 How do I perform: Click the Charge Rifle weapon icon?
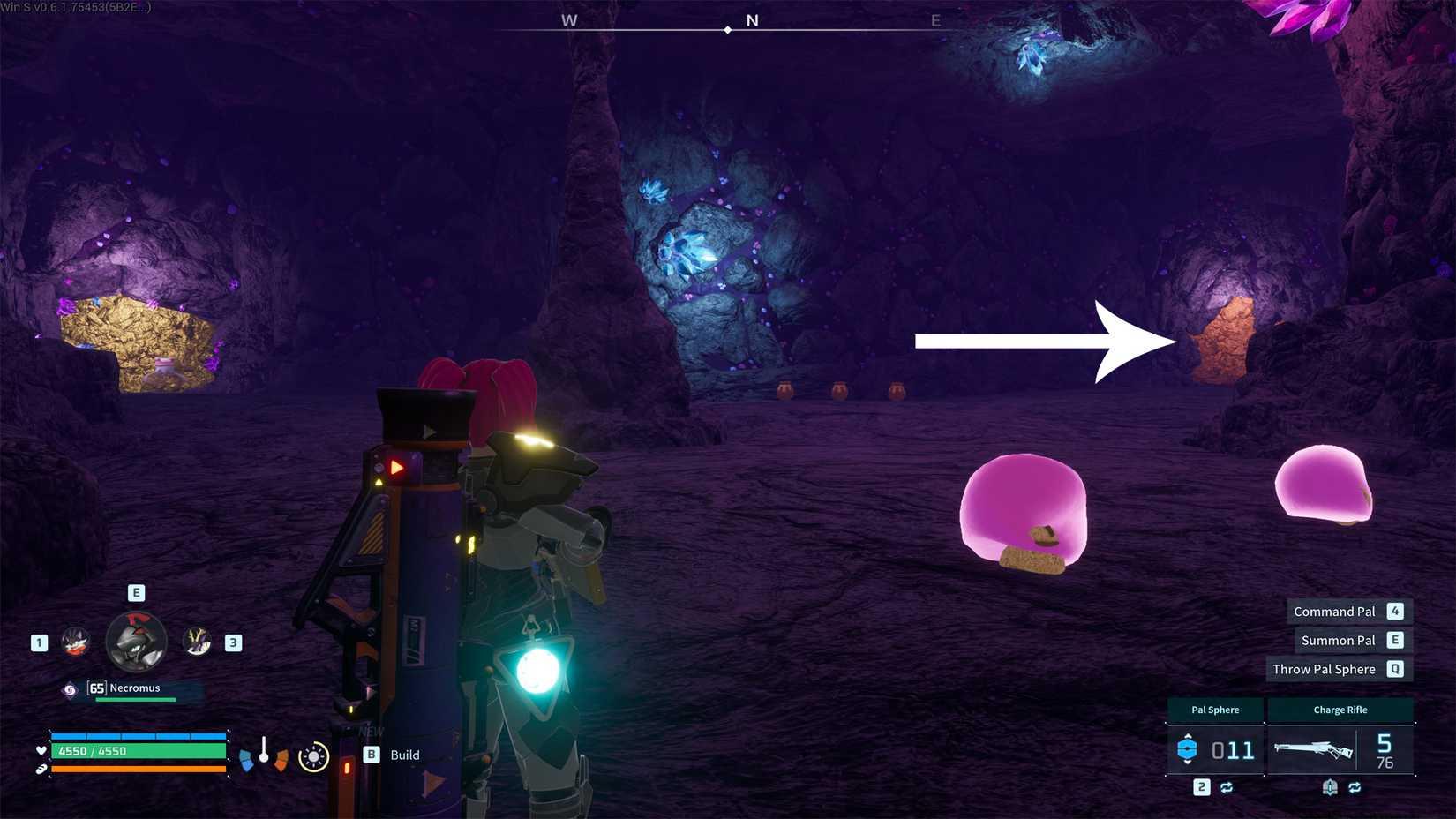point(1315,749)
